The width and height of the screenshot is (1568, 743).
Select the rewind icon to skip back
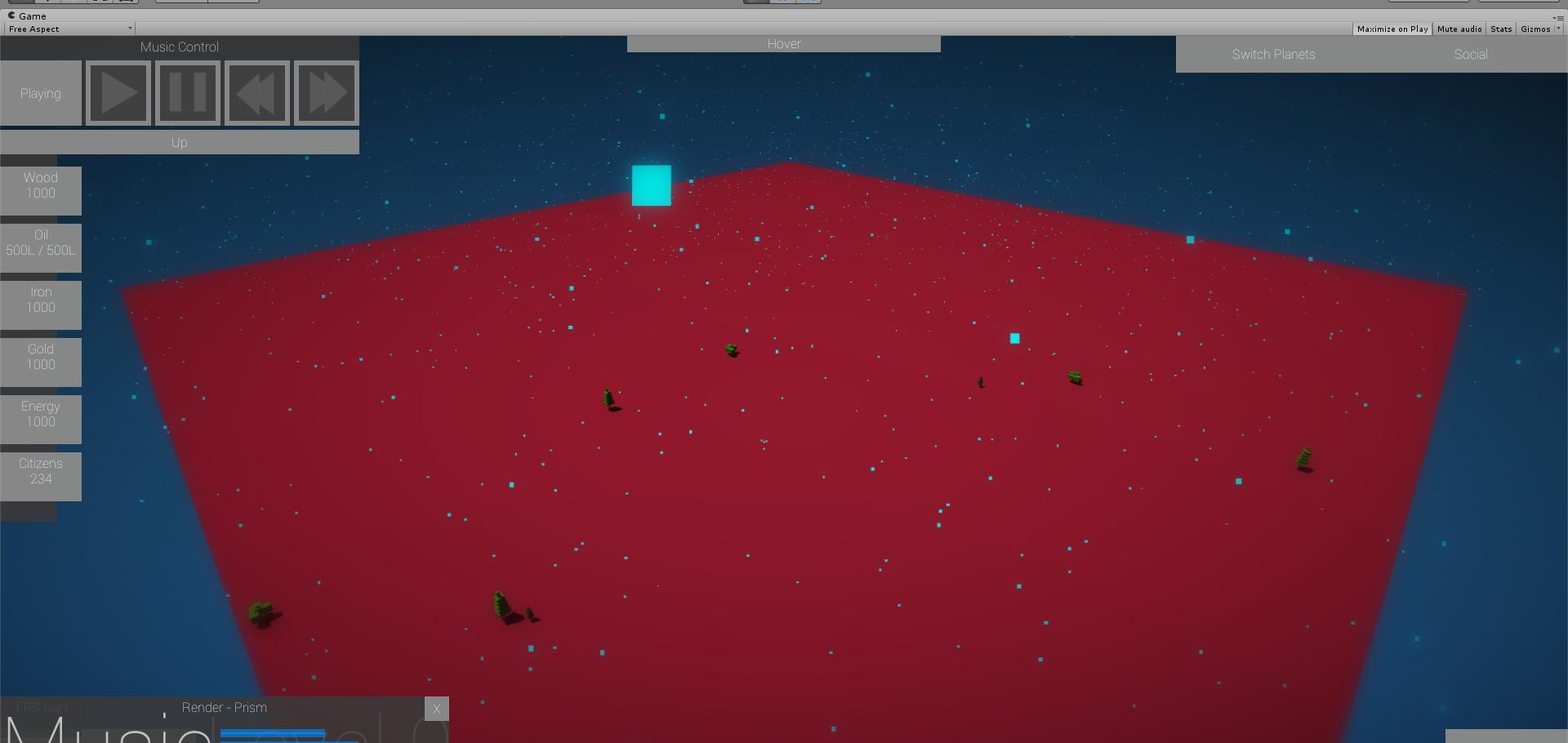click(x=256, y=92)
